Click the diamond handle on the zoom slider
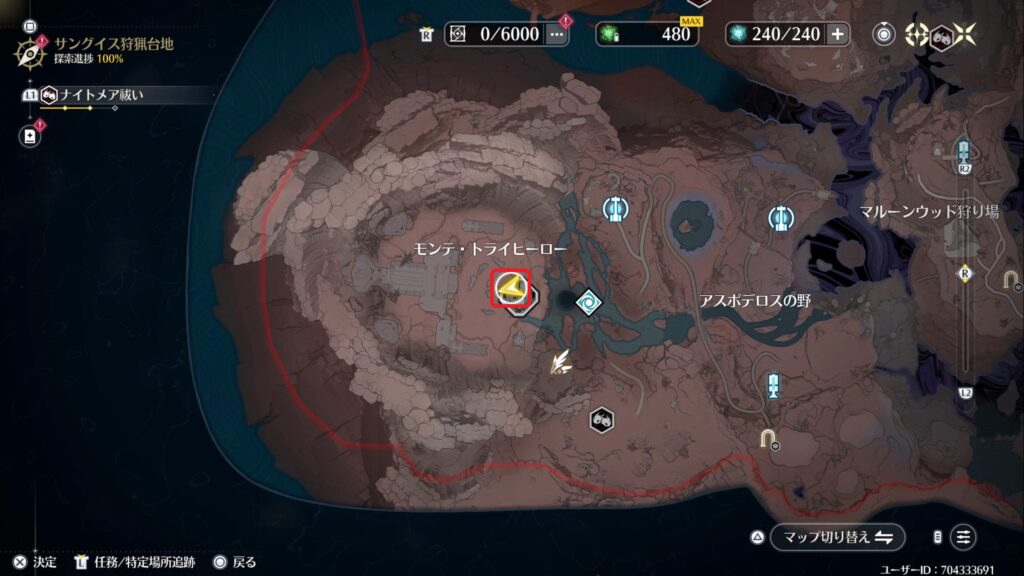This screenshot has width=1024, height=576. click(x=964, y=271)
